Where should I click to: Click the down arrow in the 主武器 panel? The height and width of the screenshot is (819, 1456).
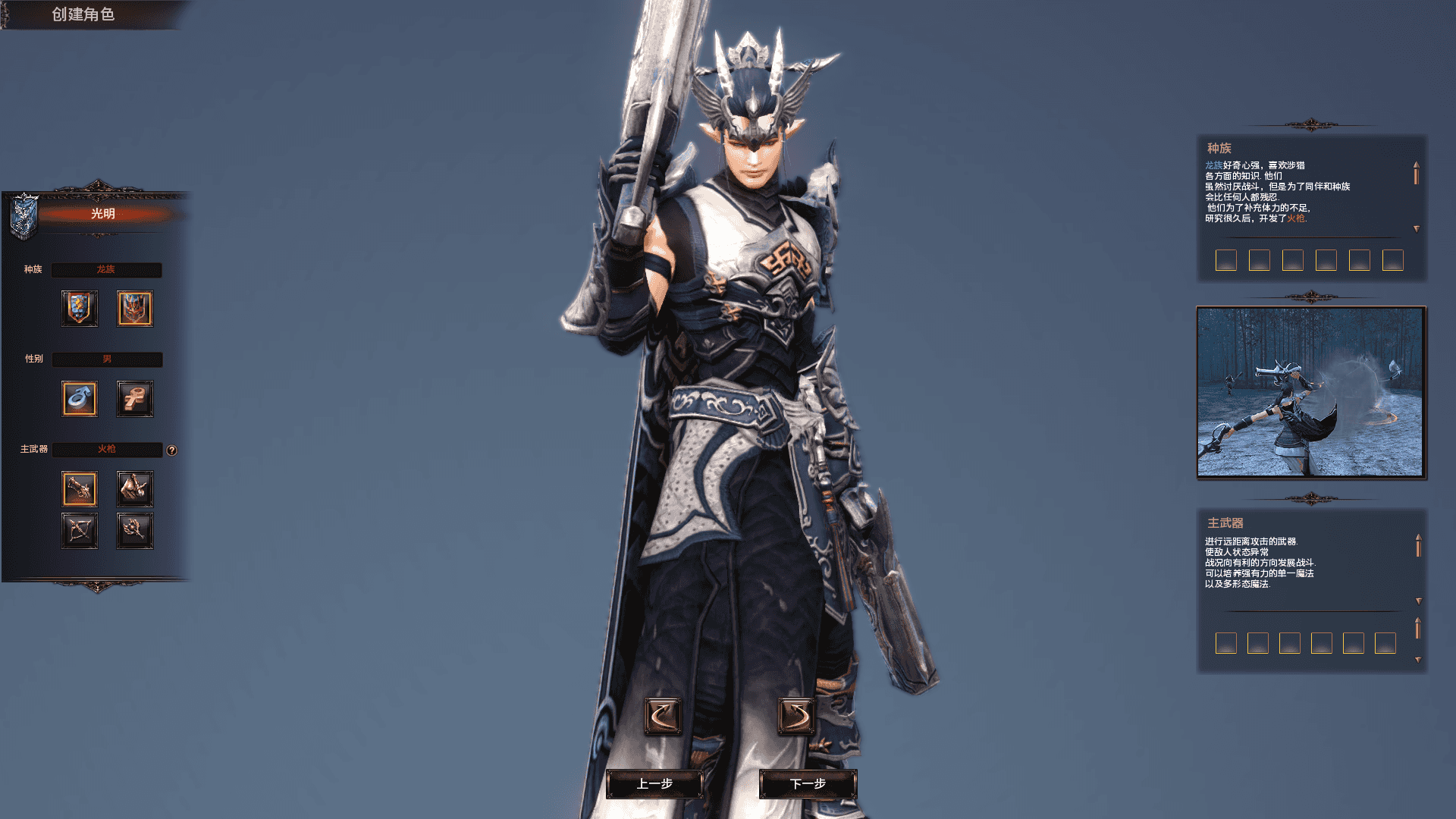1419,601
